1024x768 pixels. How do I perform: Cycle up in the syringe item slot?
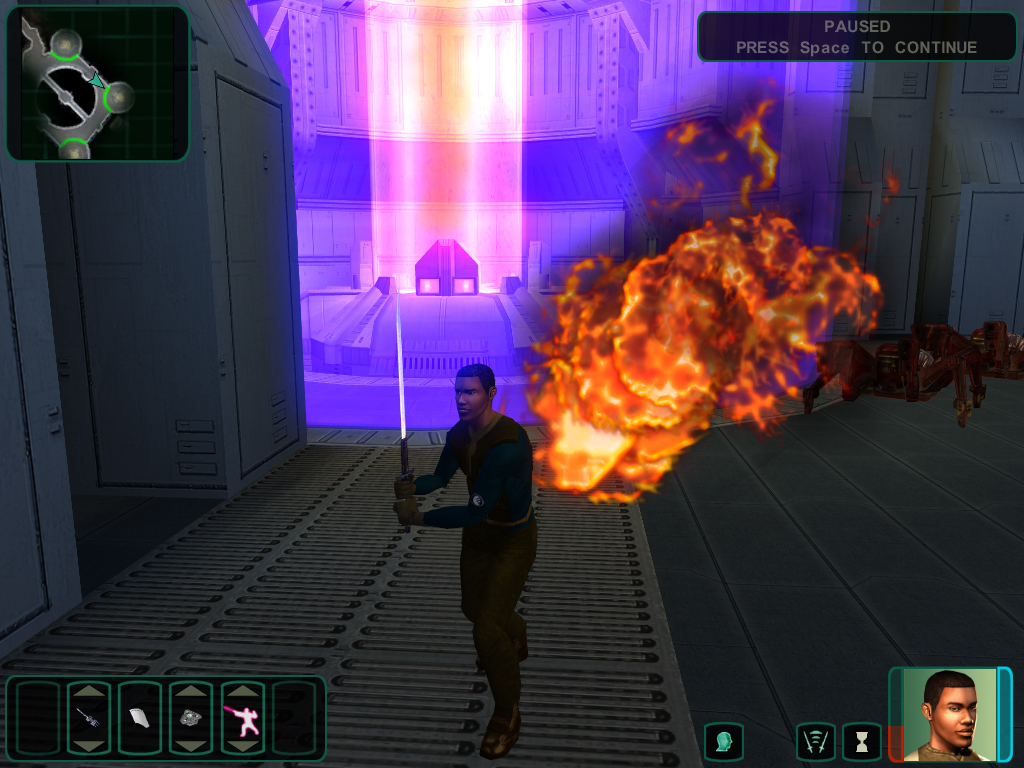(x=88, y=690)
